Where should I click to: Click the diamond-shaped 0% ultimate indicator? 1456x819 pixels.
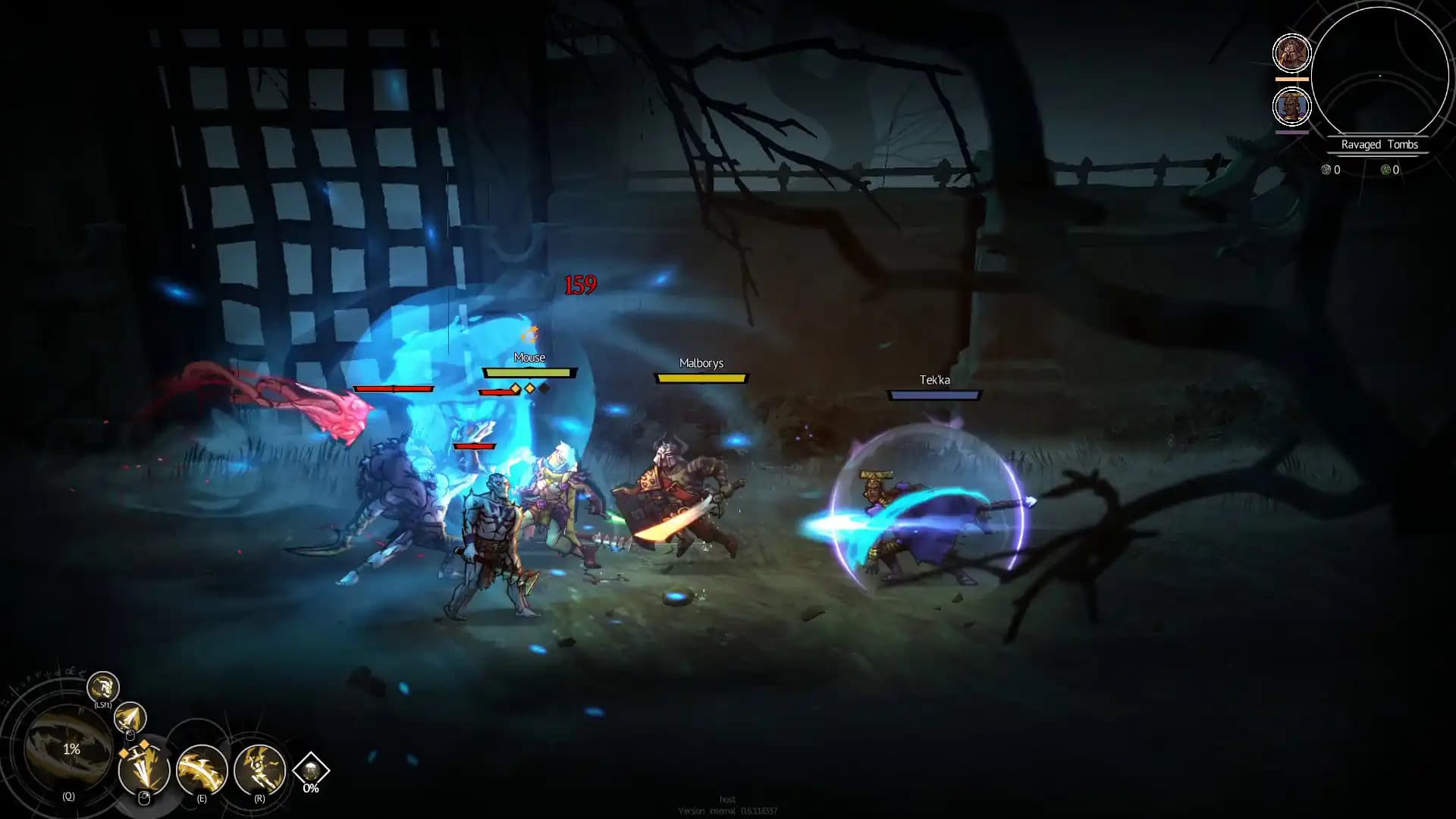coord(309,768)
